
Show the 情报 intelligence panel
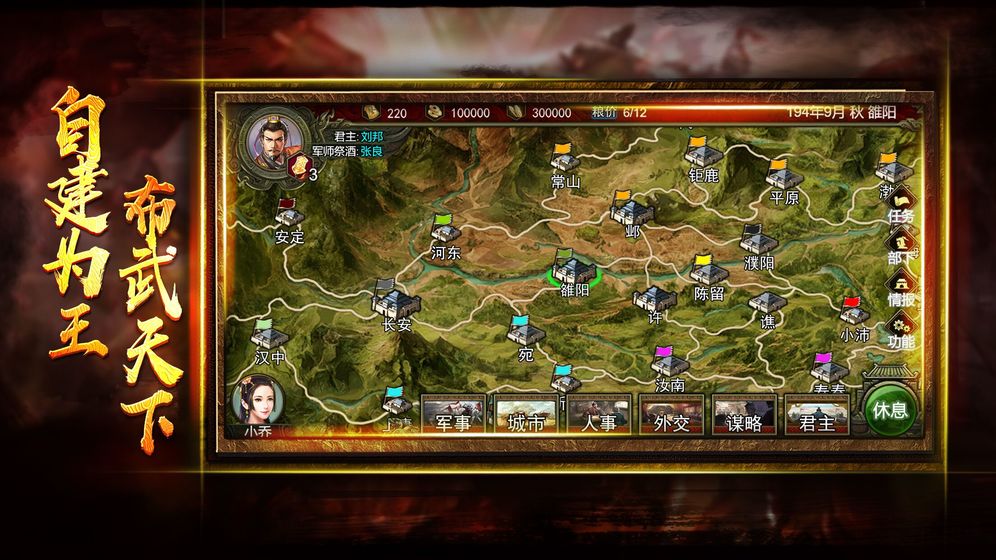point(900,290)
